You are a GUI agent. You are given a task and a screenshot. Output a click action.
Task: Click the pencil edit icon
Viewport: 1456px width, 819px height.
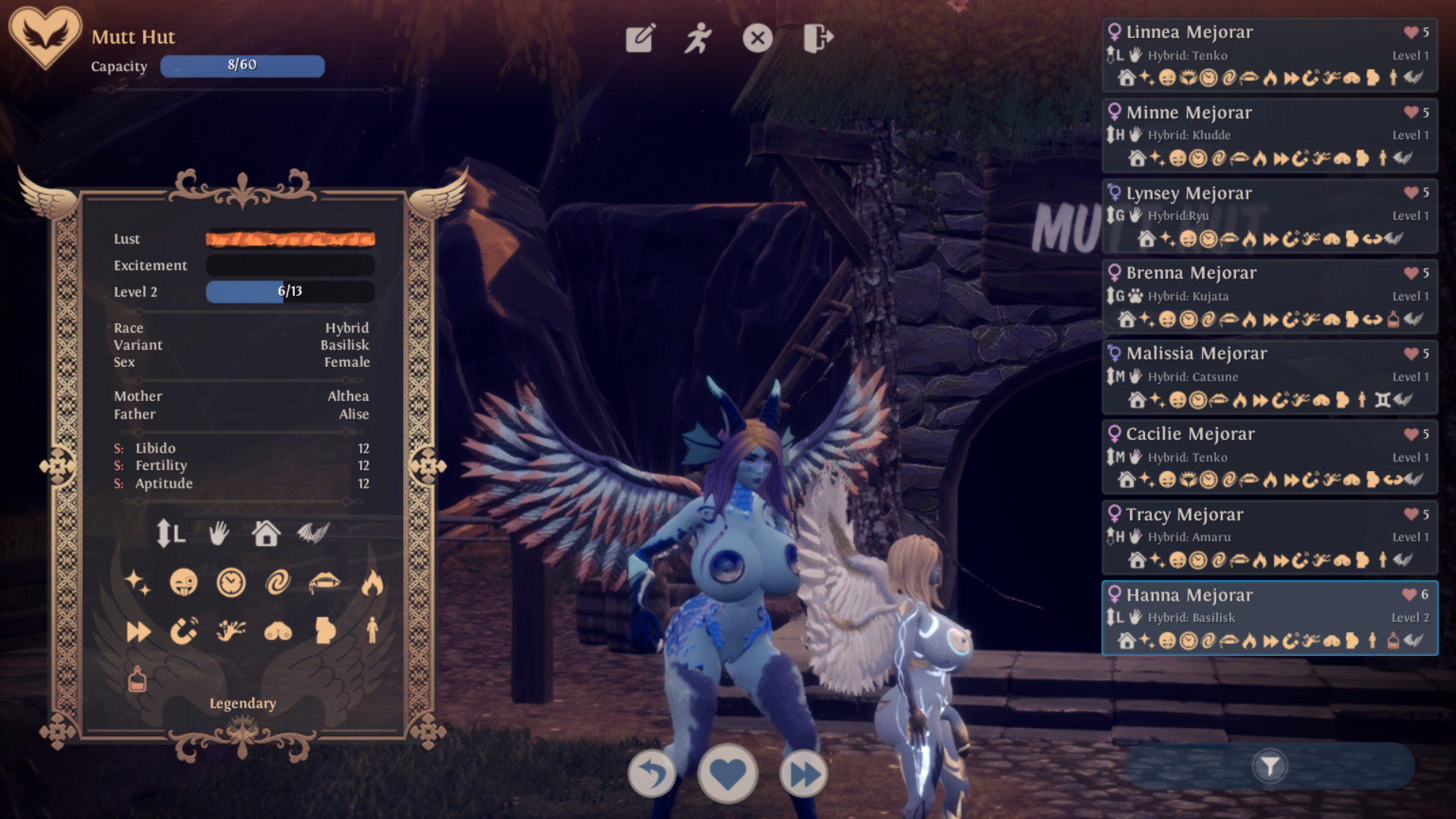640,38
